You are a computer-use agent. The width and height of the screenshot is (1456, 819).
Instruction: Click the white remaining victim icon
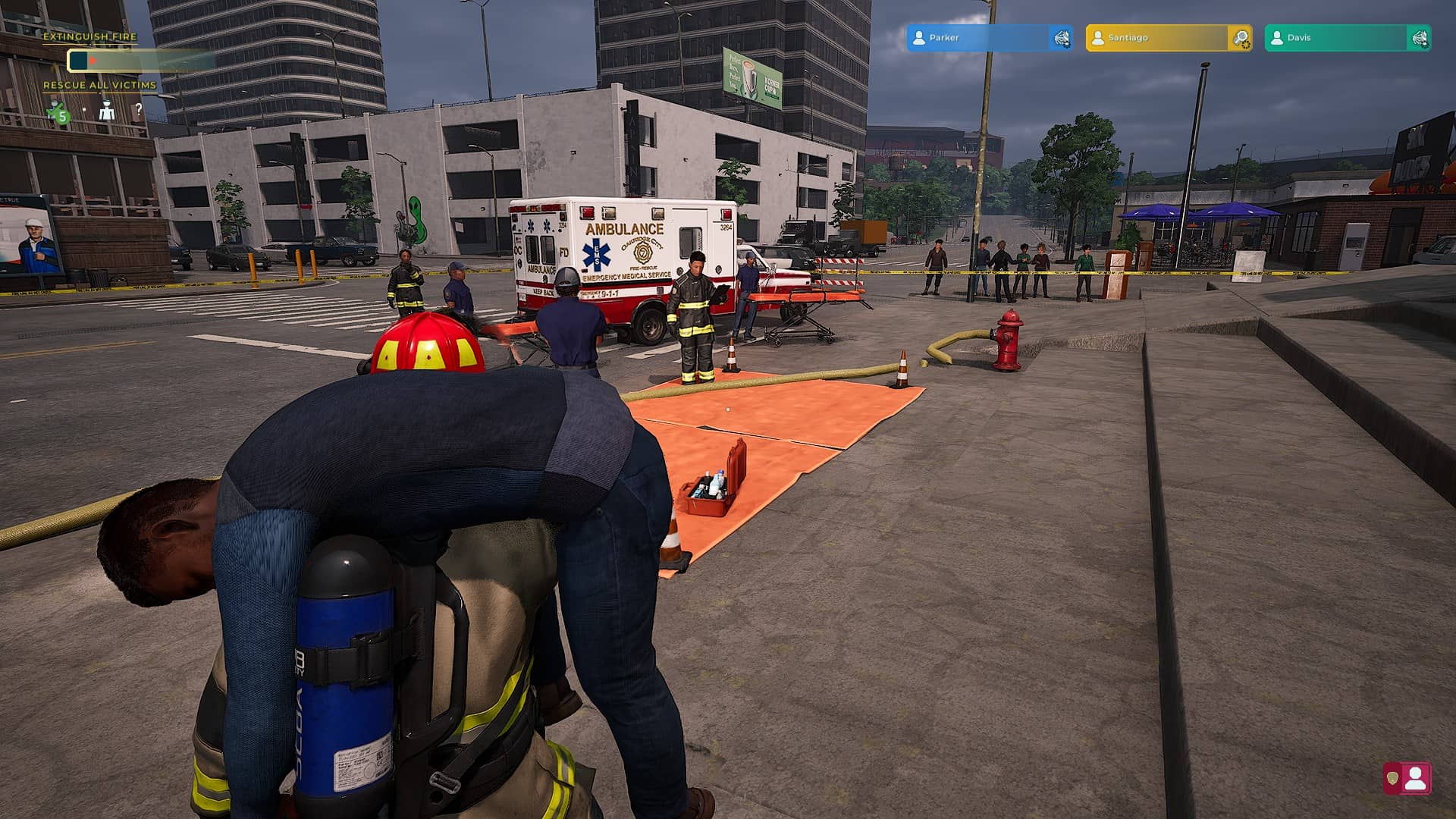(x=107, y=112)
